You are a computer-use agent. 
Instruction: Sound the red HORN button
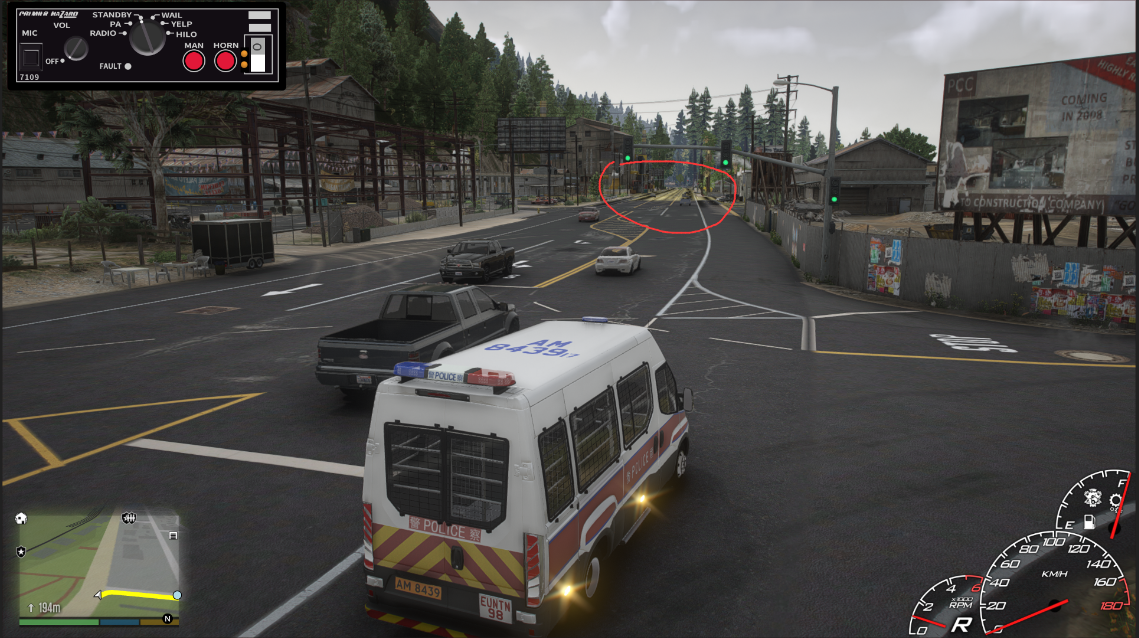click(x=226, y=61)
